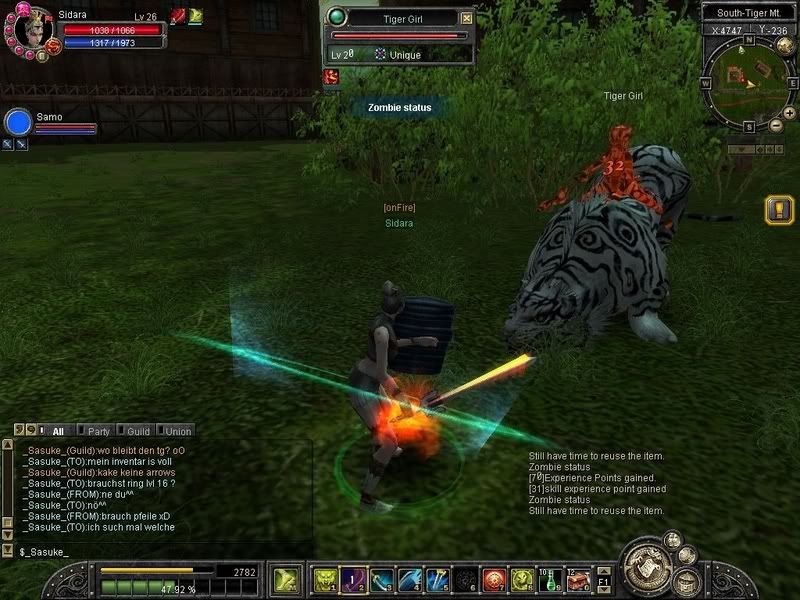This screenshot has height=600, width=800.
Task: Open the large round scroll menu button
Action: [646, 570]
